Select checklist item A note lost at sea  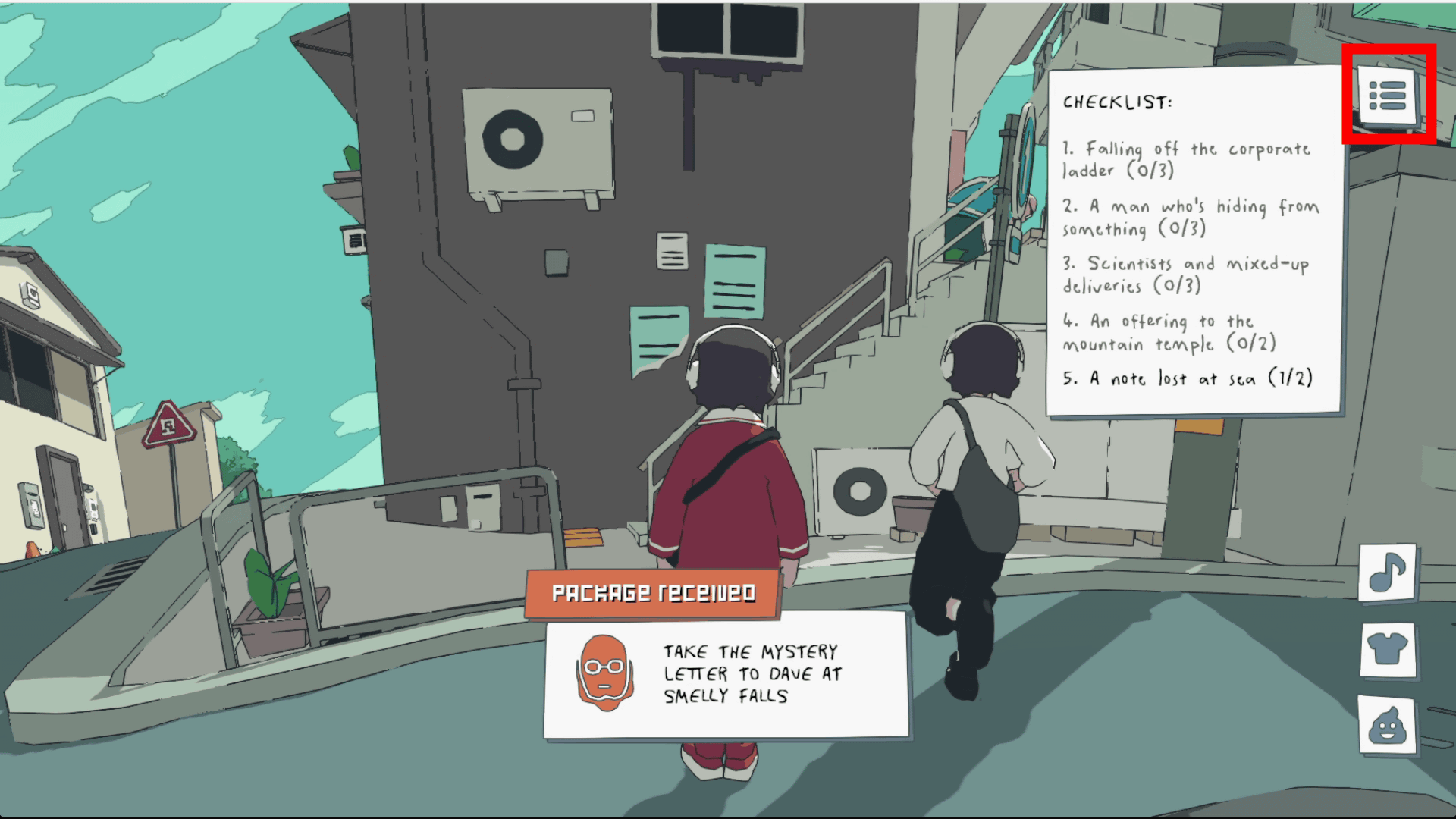pyautogui.click(x=1188, y=378)
